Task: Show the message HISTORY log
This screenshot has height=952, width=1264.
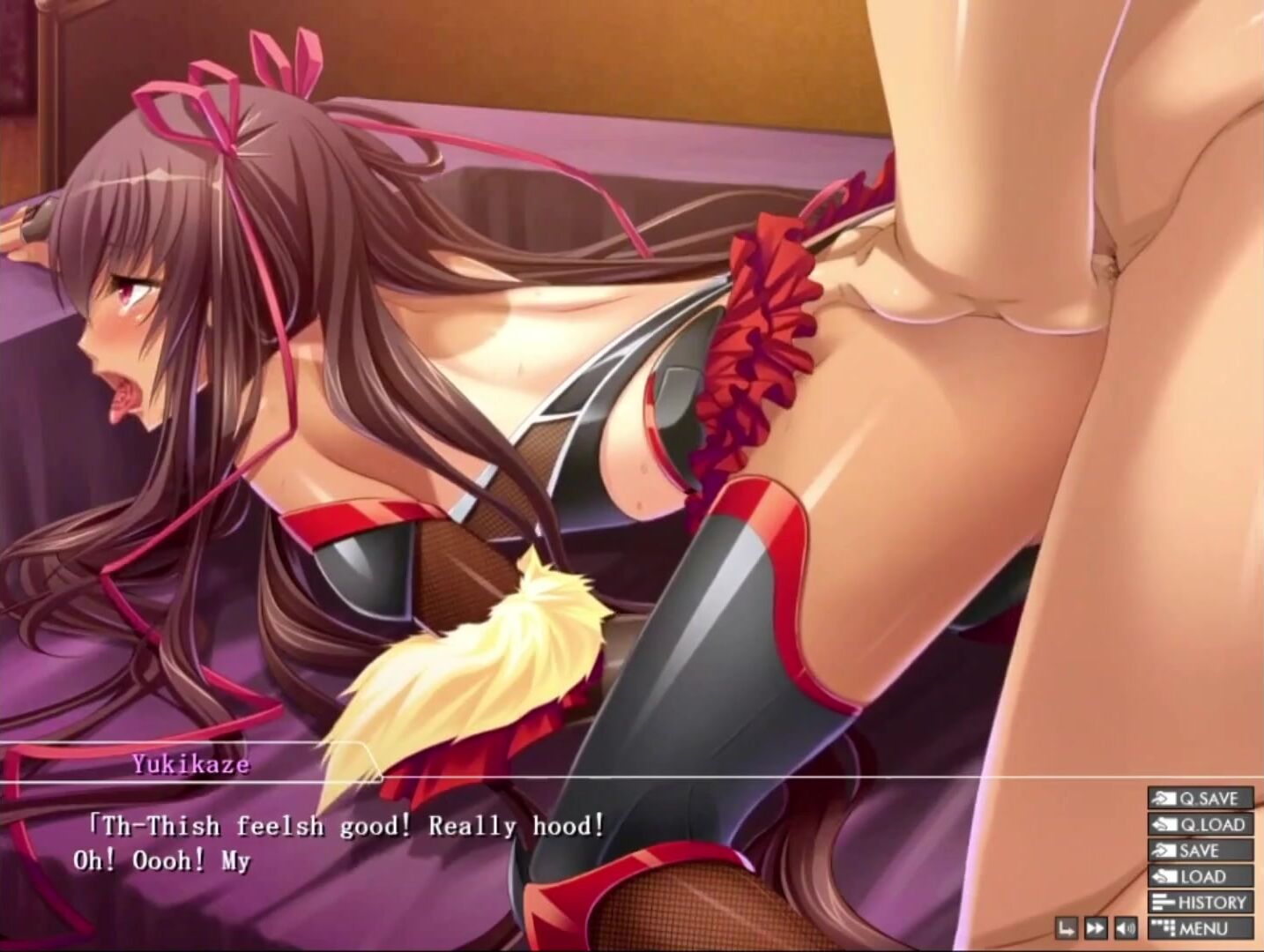Action: click(x=1200, y=903)
